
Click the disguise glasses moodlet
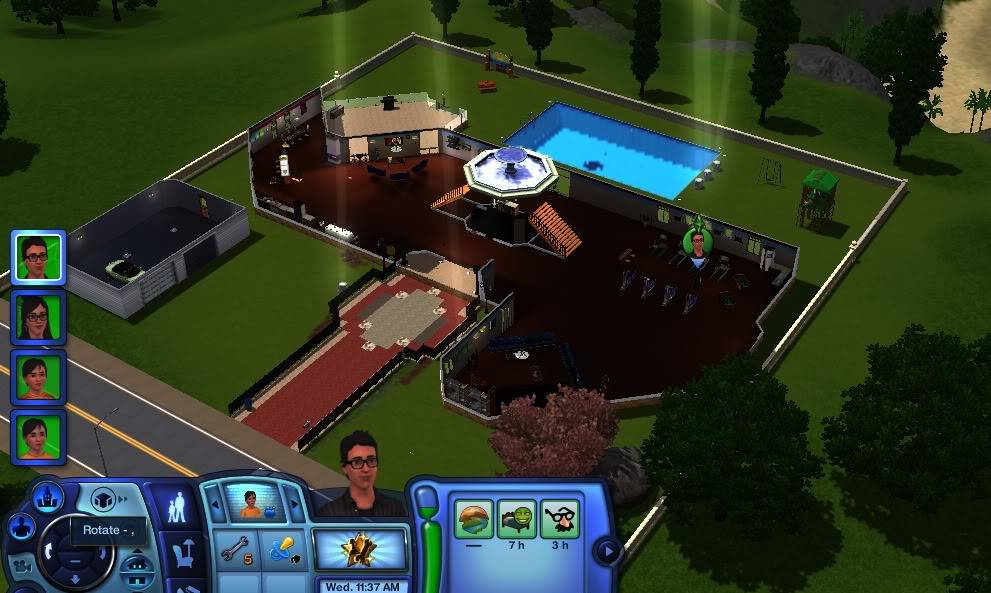point(560,520)
